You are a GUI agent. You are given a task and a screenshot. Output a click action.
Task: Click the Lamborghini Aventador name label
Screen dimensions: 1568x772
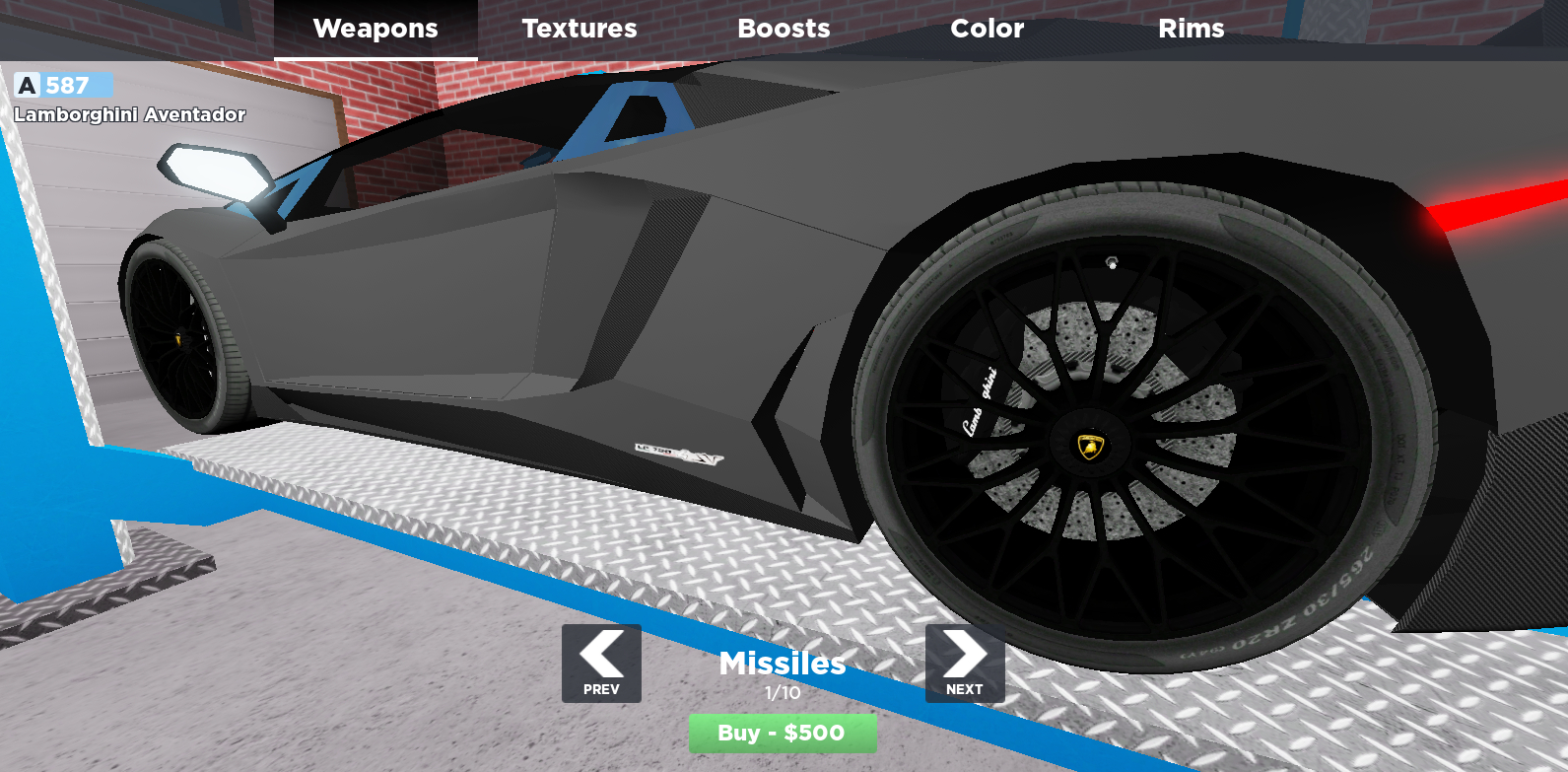coord(128,115)
